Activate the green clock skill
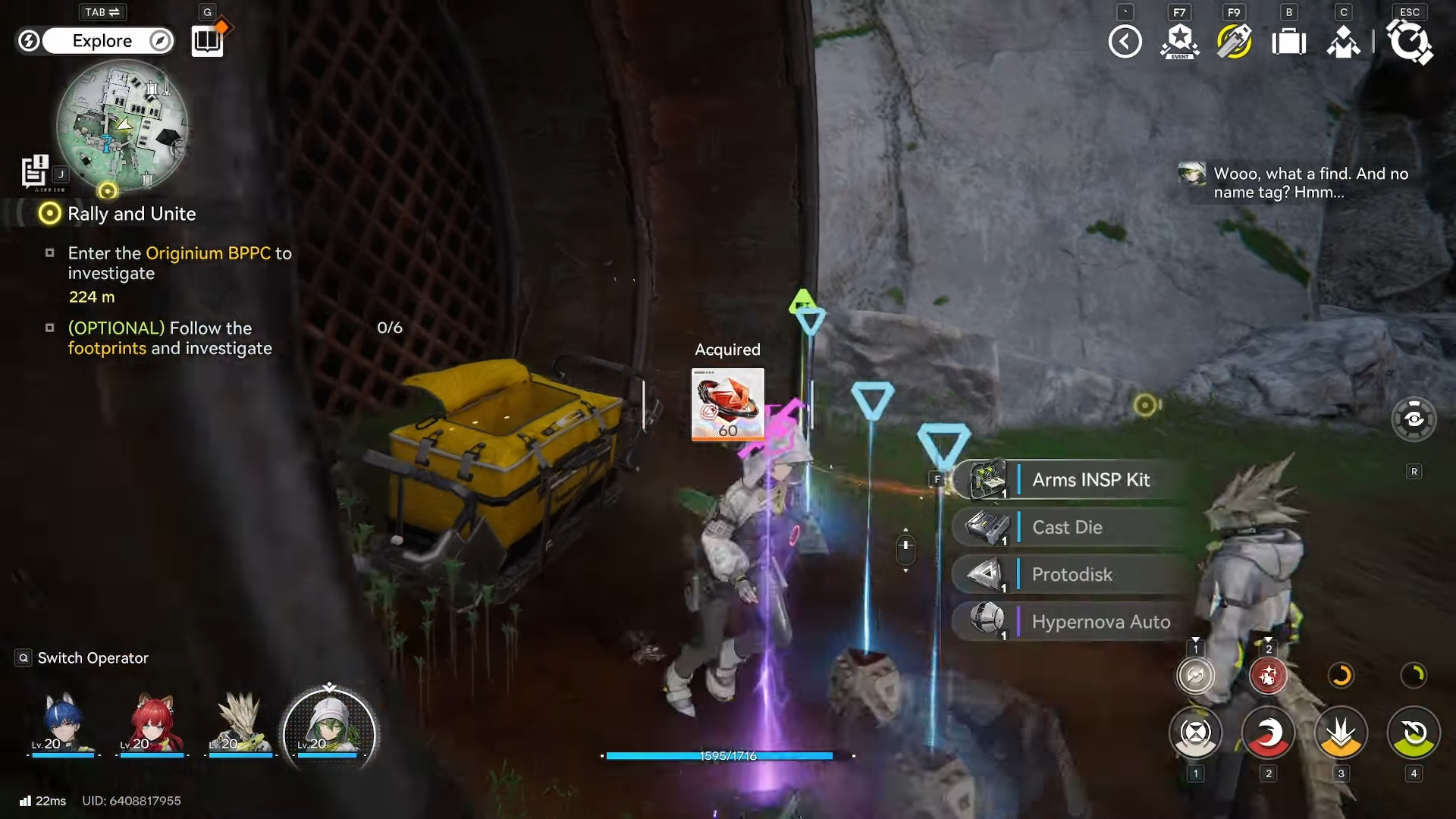This screenshot has width=1456, height=819. coord(1414,734)
